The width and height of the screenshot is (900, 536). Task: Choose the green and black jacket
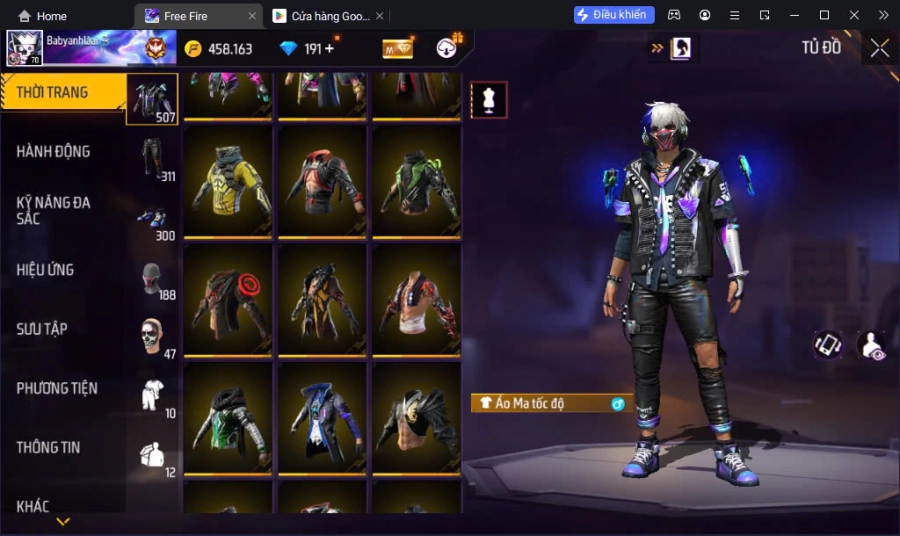pyautogui.click(x=416, y=182)
